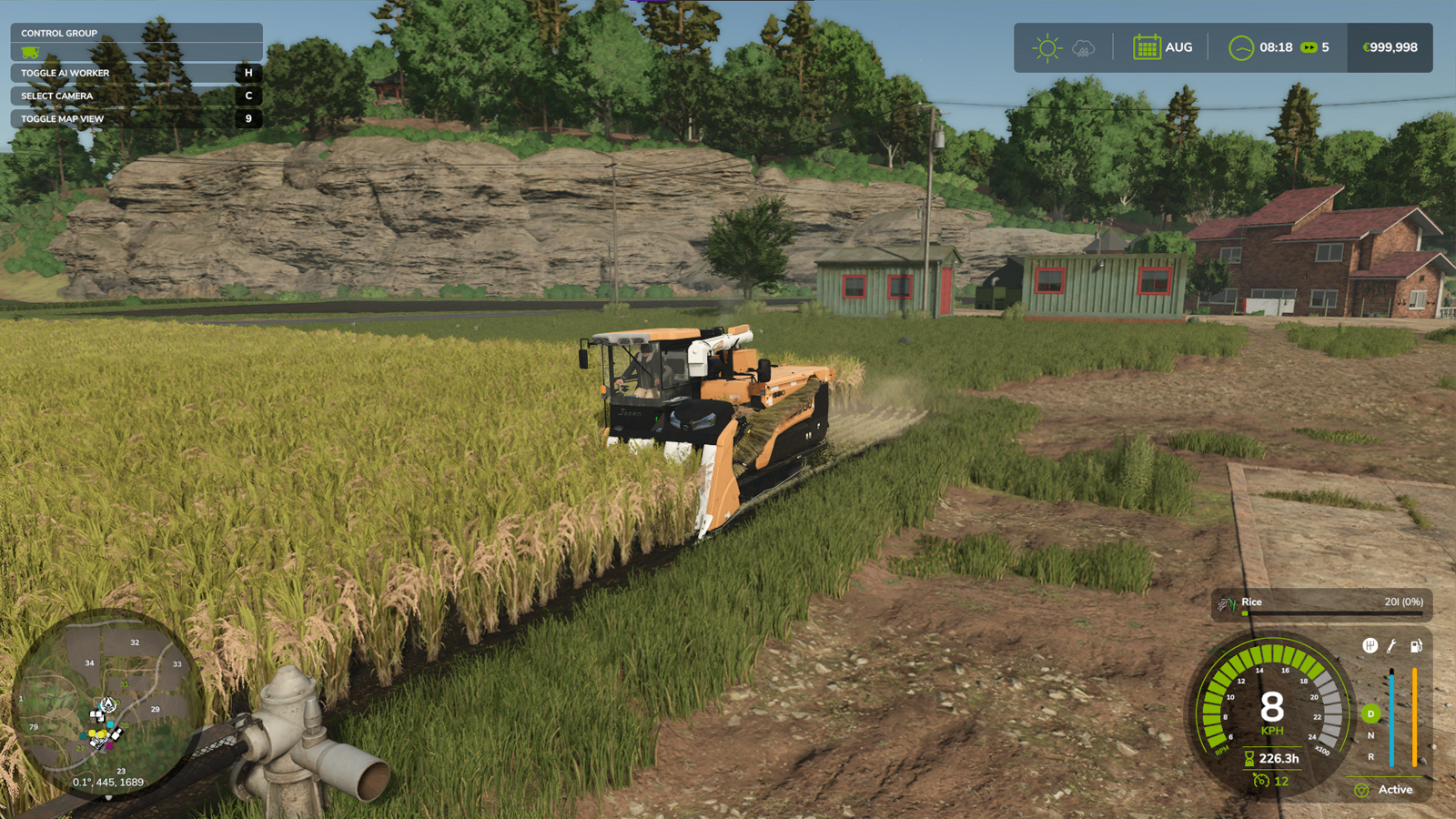Open the August calendar icon
Screen dimensions: 1456x819
pos(1148,47)
